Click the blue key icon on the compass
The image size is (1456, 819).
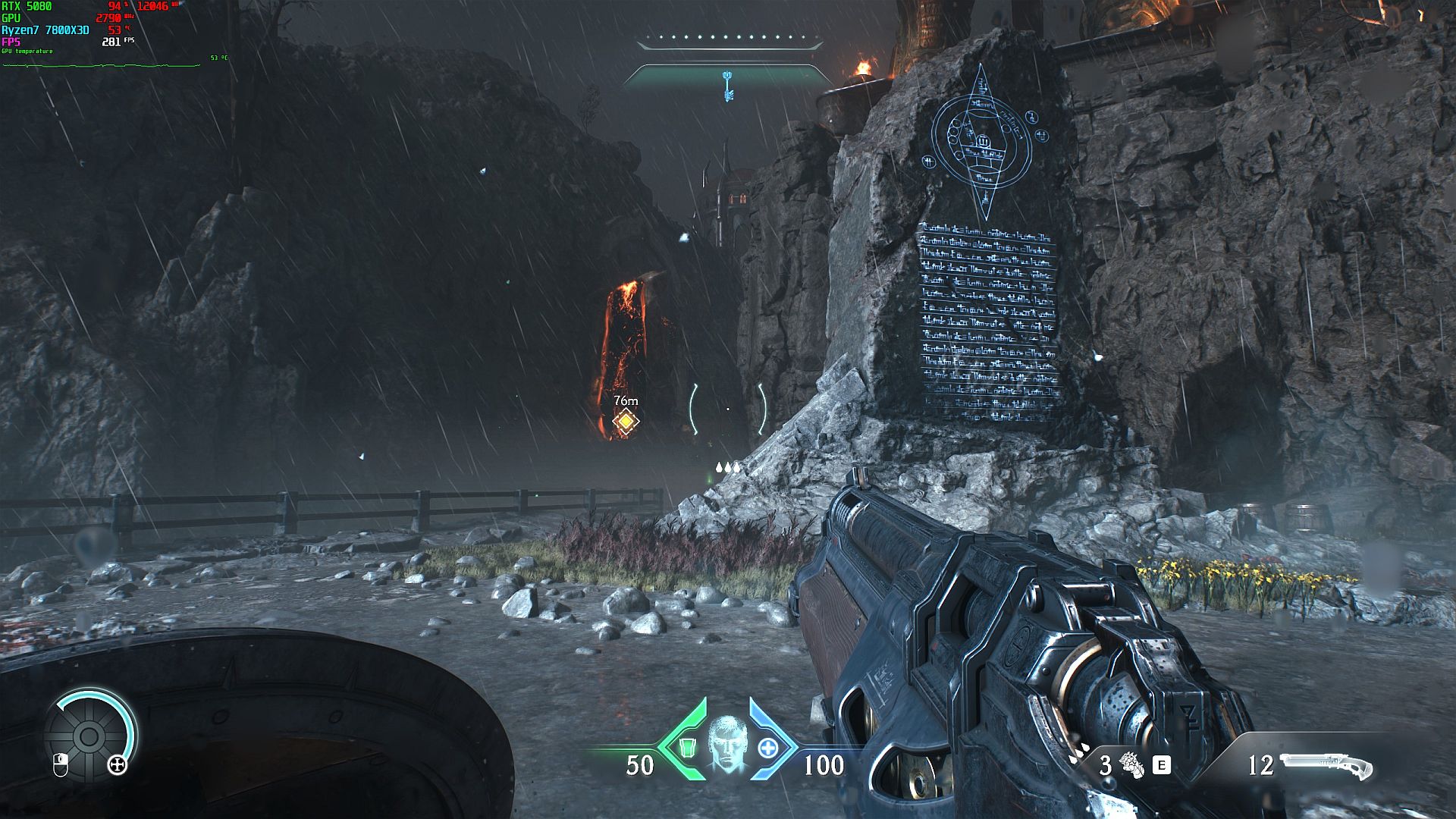tap(729, 85)
